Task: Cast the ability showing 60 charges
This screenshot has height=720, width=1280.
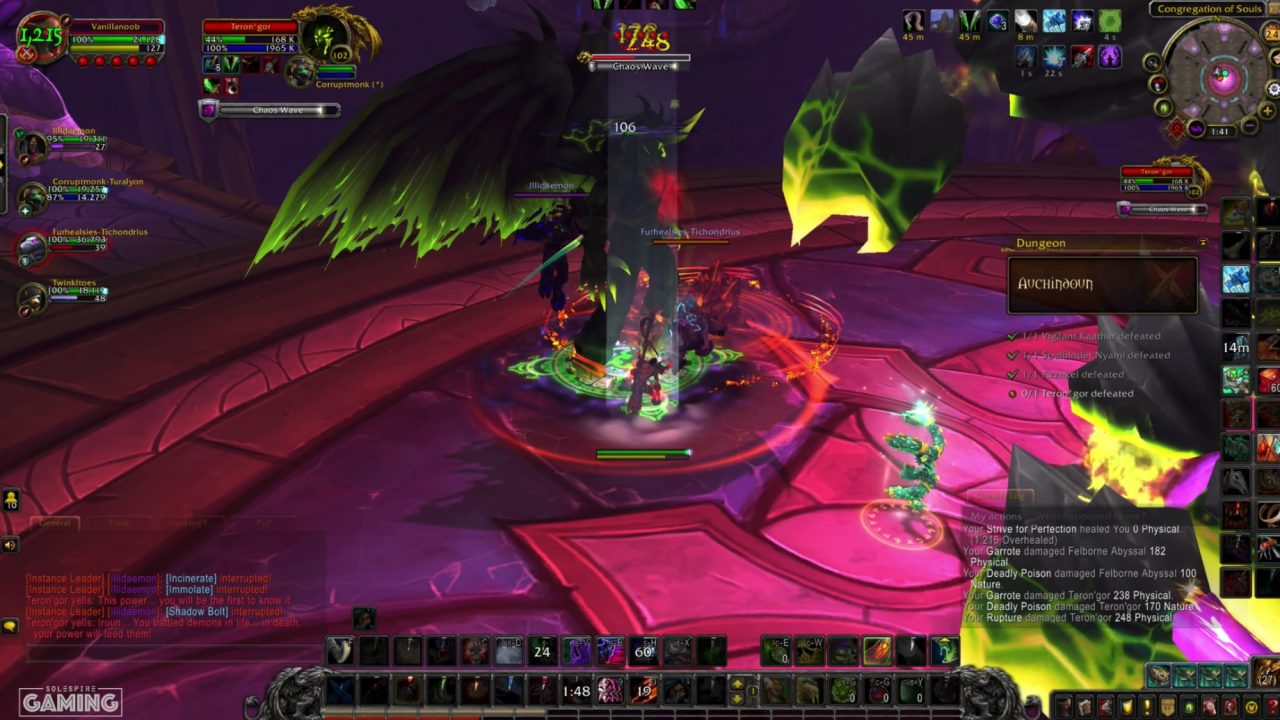Action: tap(640, 650)
